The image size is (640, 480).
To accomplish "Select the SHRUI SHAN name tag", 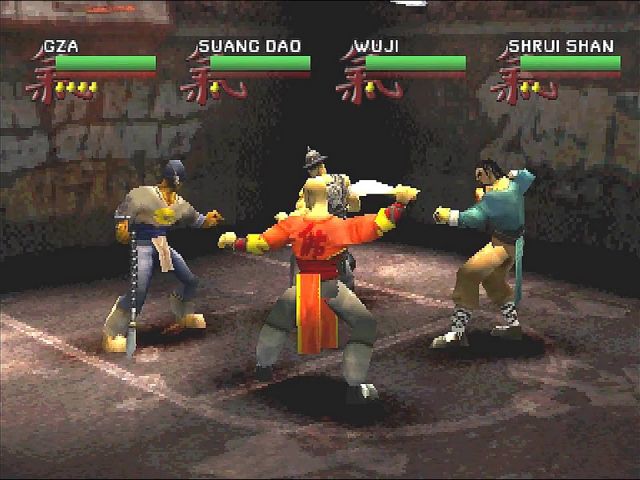I will (x=561, y=46).
